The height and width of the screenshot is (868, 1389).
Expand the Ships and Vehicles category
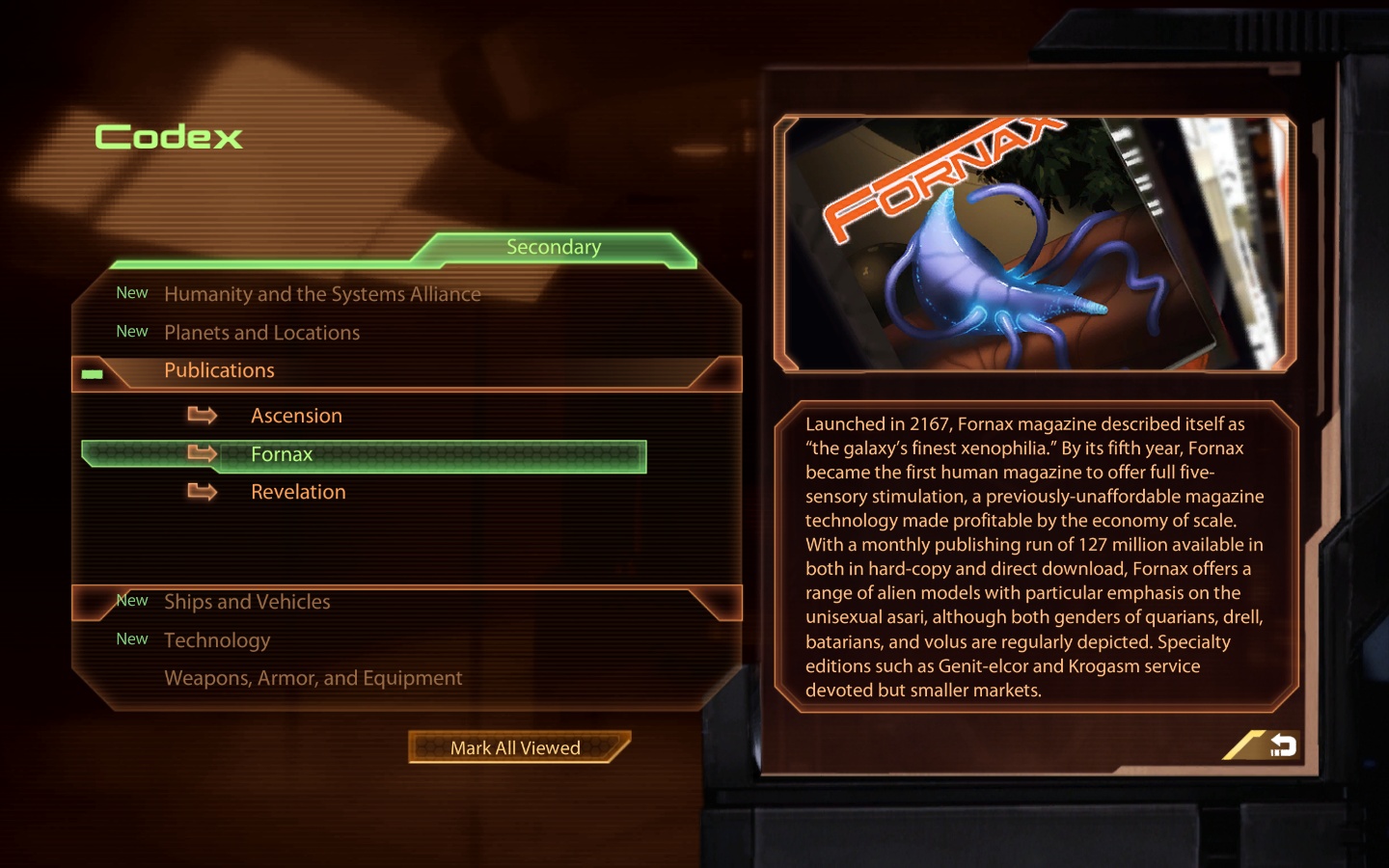click(x=247, y=602)
